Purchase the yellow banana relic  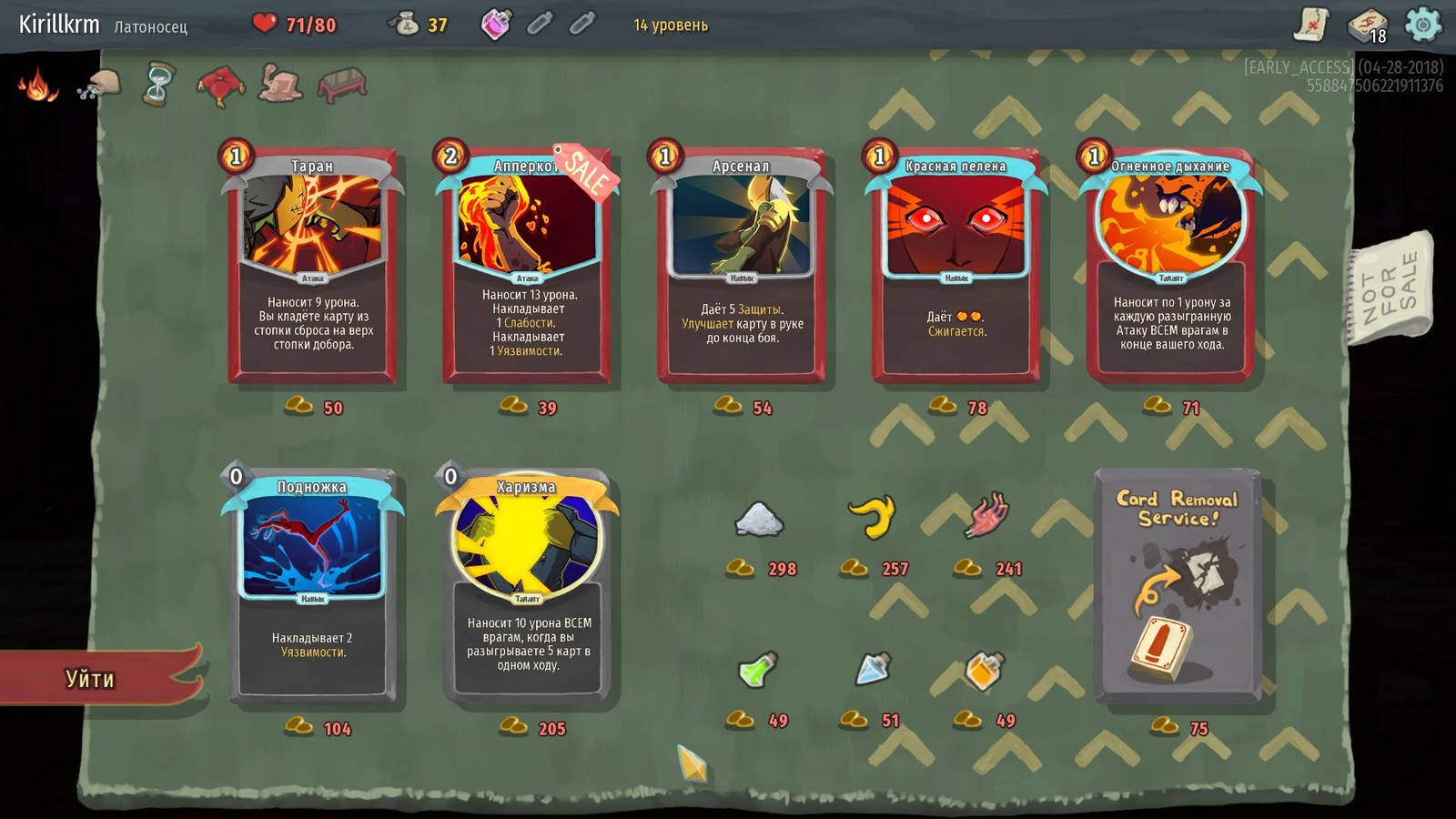[x=872, y=517]
